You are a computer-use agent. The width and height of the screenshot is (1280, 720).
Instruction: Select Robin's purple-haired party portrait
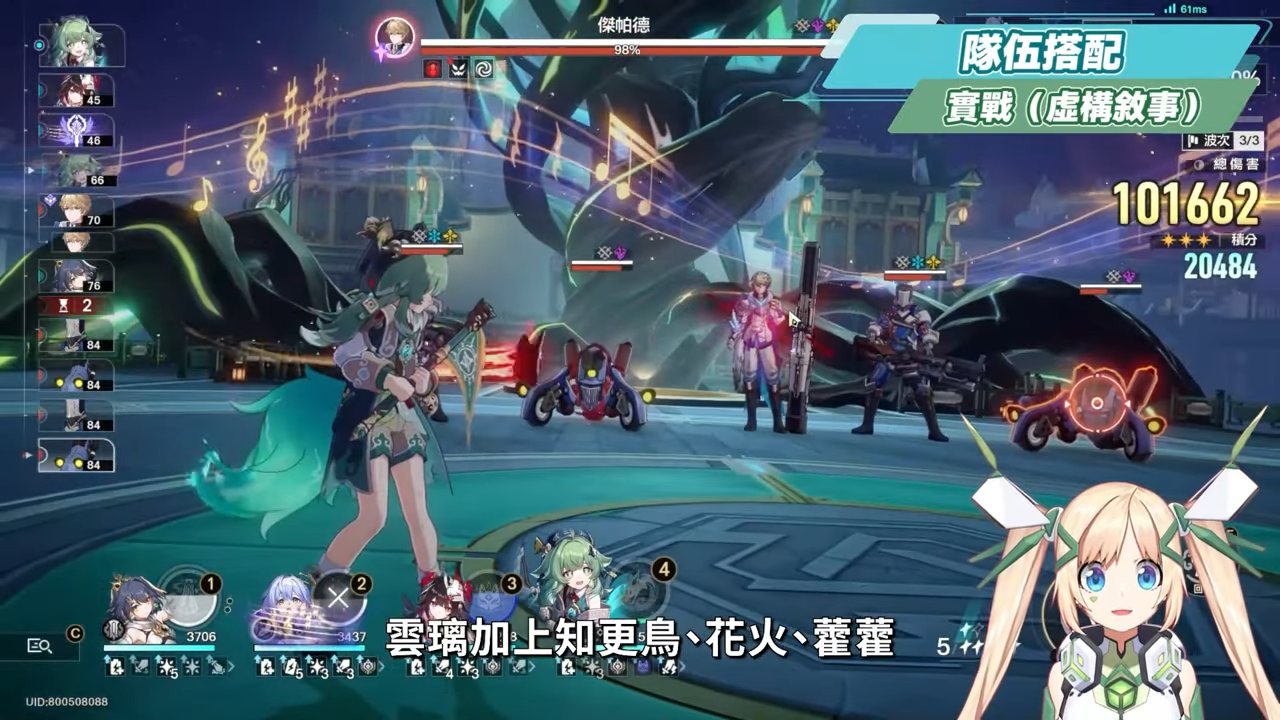tap(283, 612)
